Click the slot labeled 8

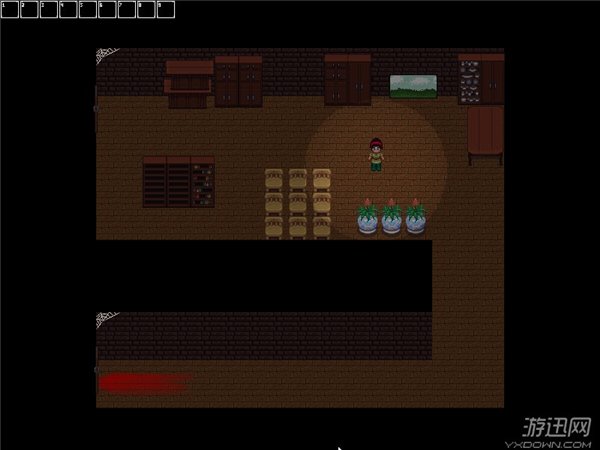tap(146, 9)
